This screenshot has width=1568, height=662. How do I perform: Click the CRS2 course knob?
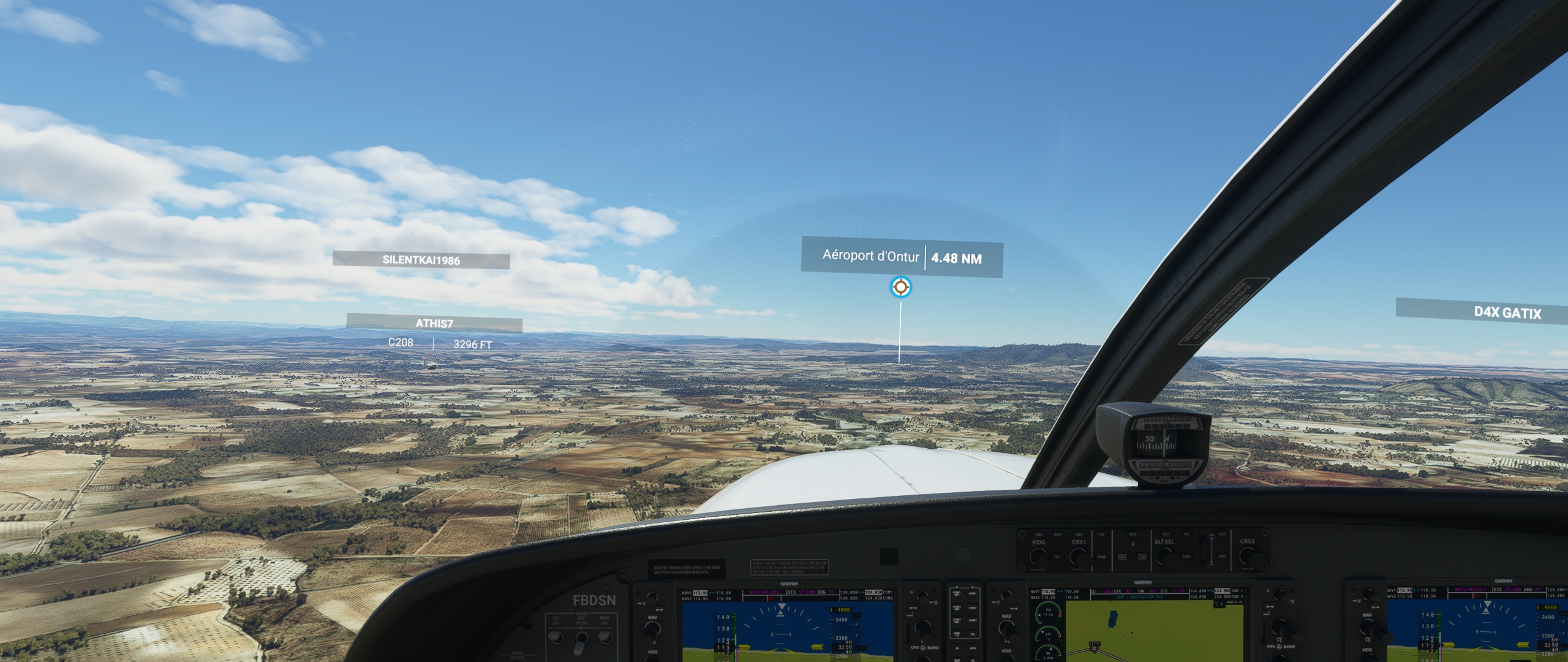[1247, 556]
